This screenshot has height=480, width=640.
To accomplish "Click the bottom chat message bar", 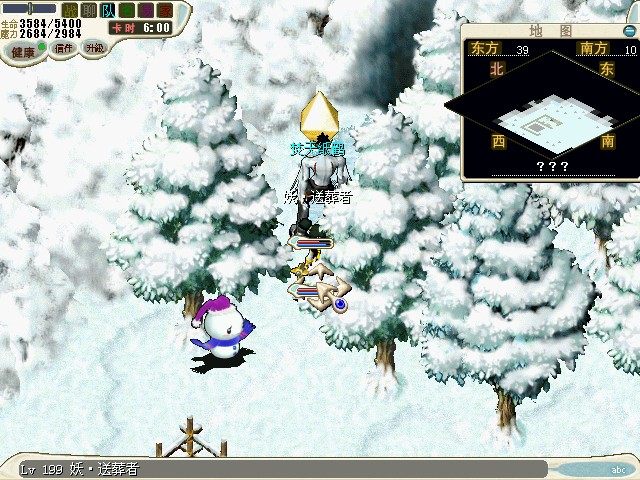I will [280, 469].
